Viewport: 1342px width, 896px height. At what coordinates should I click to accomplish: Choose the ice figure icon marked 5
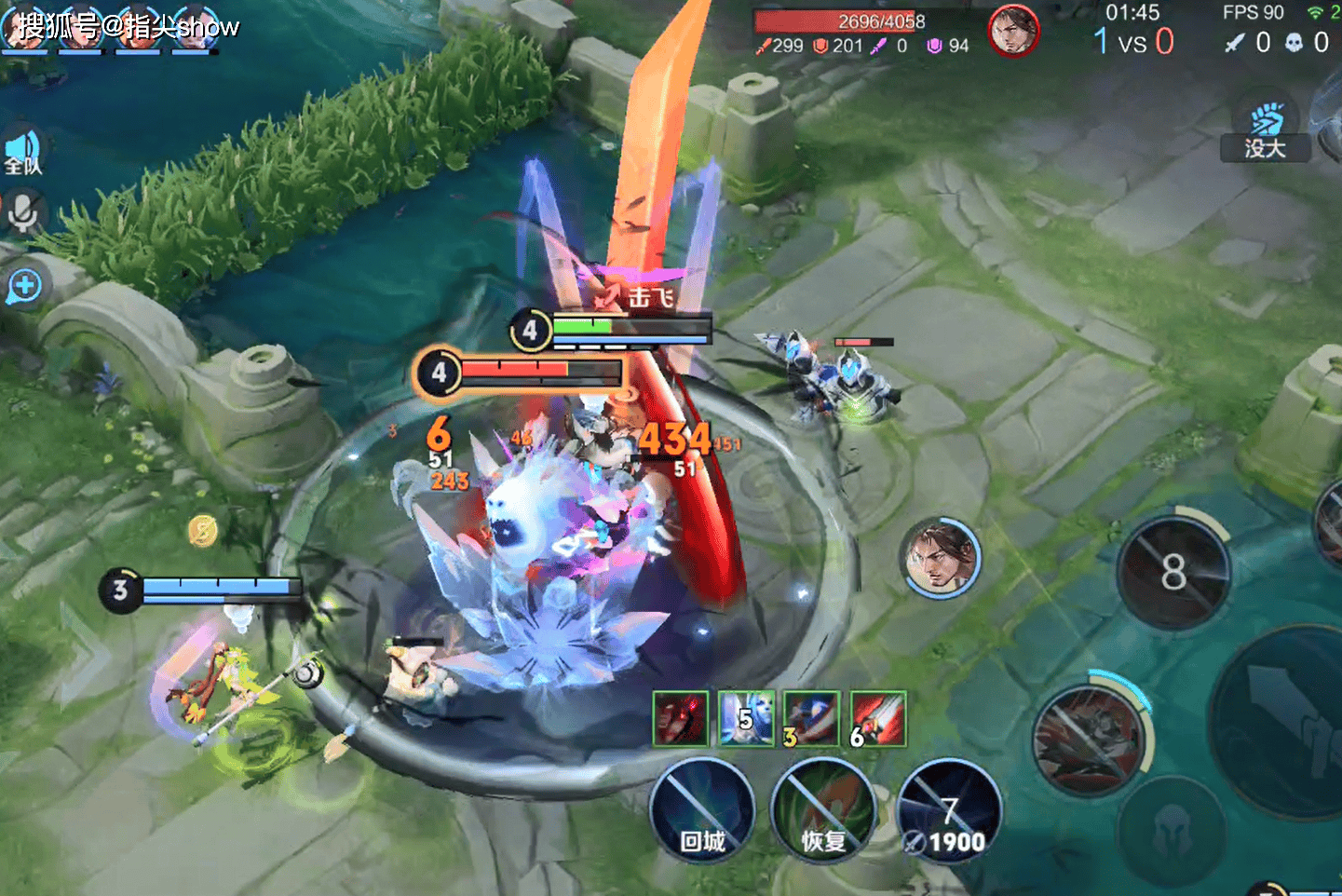(x=746, y=718)
